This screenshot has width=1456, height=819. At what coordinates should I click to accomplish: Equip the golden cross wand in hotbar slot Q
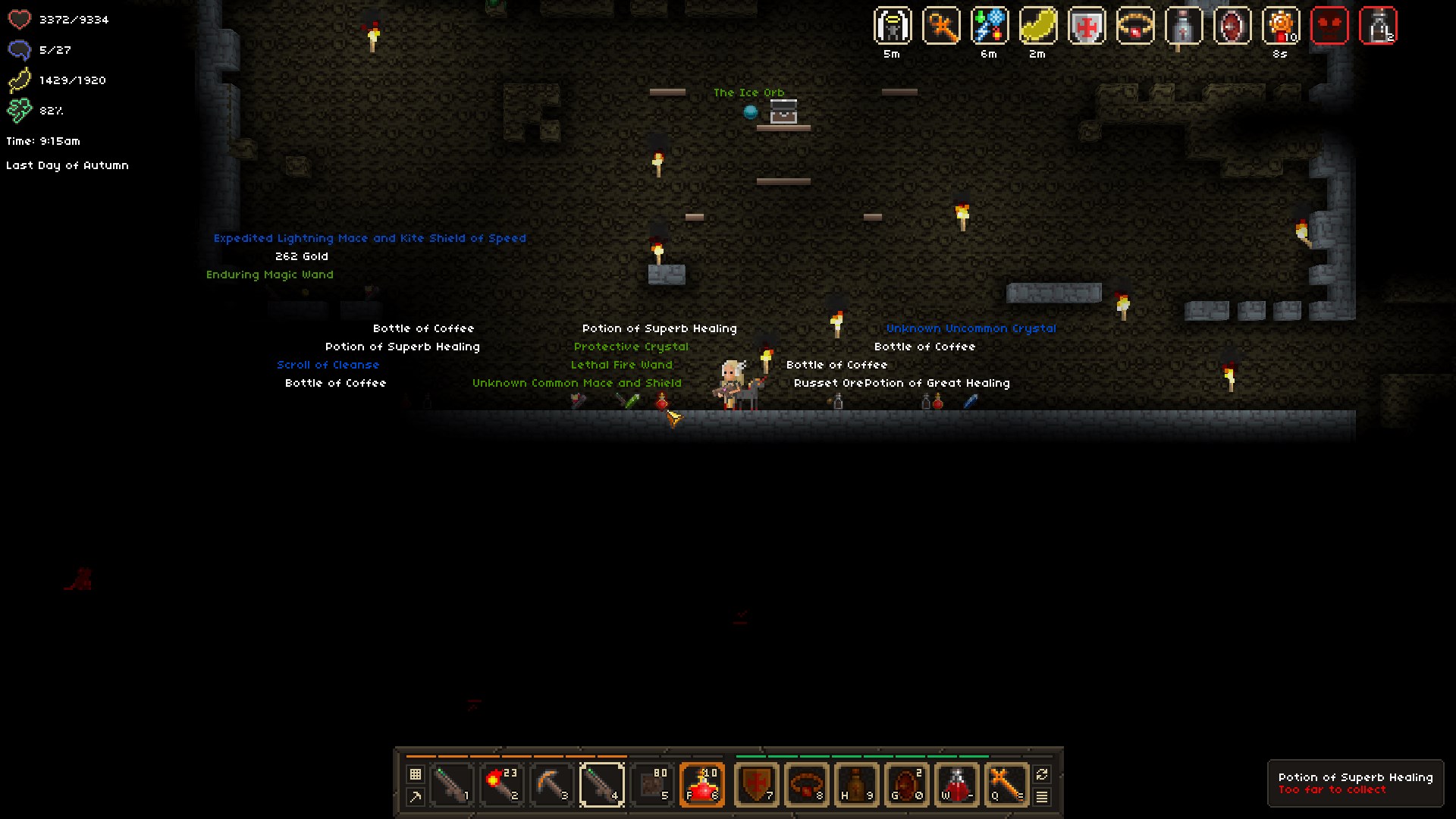pyautogui.click(x=1006, y=783)
